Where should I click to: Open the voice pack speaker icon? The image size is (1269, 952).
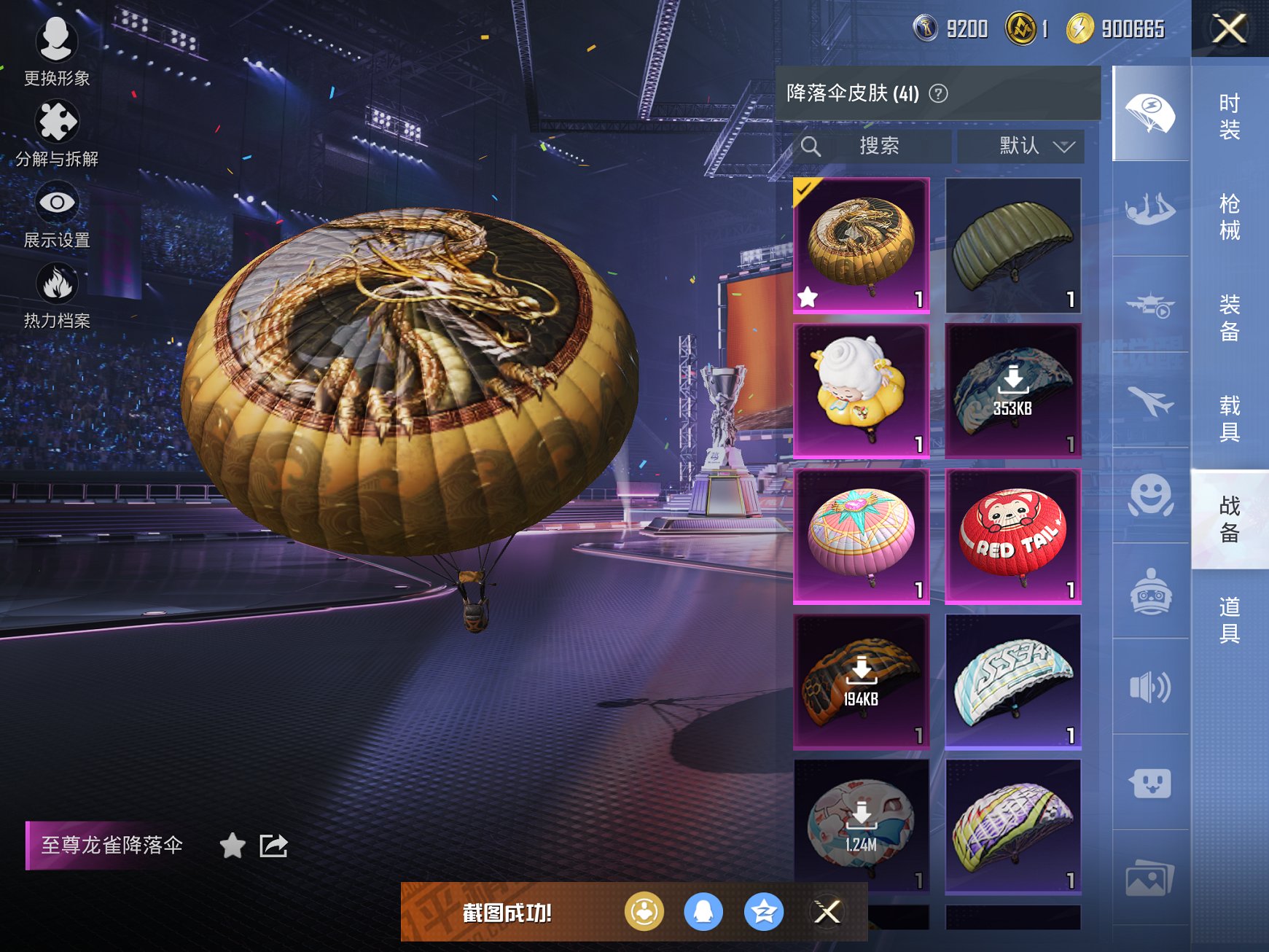tap(1150, 685)
